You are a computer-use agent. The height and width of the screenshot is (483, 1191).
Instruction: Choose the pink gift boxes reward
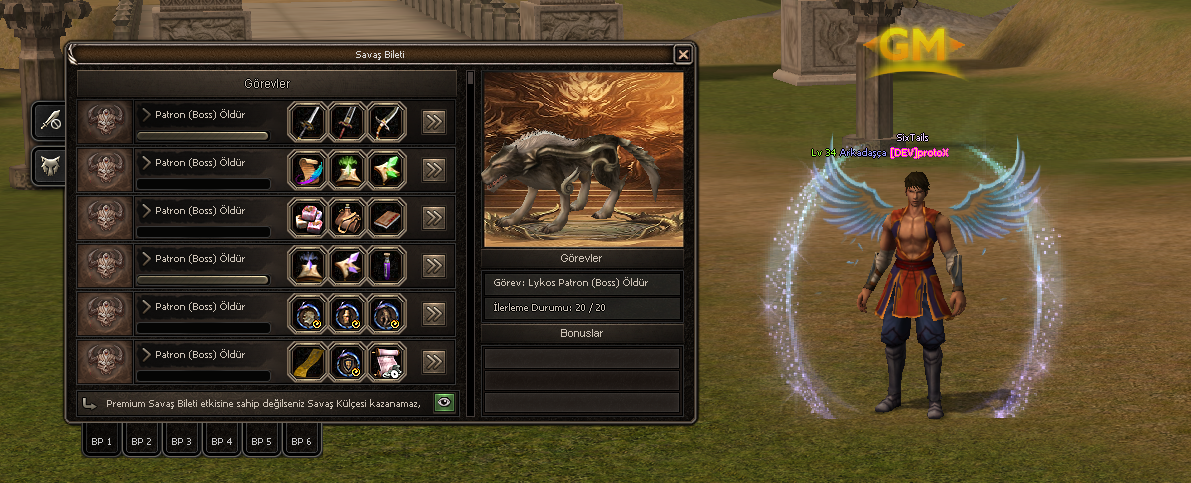click(x=307, y=217)
